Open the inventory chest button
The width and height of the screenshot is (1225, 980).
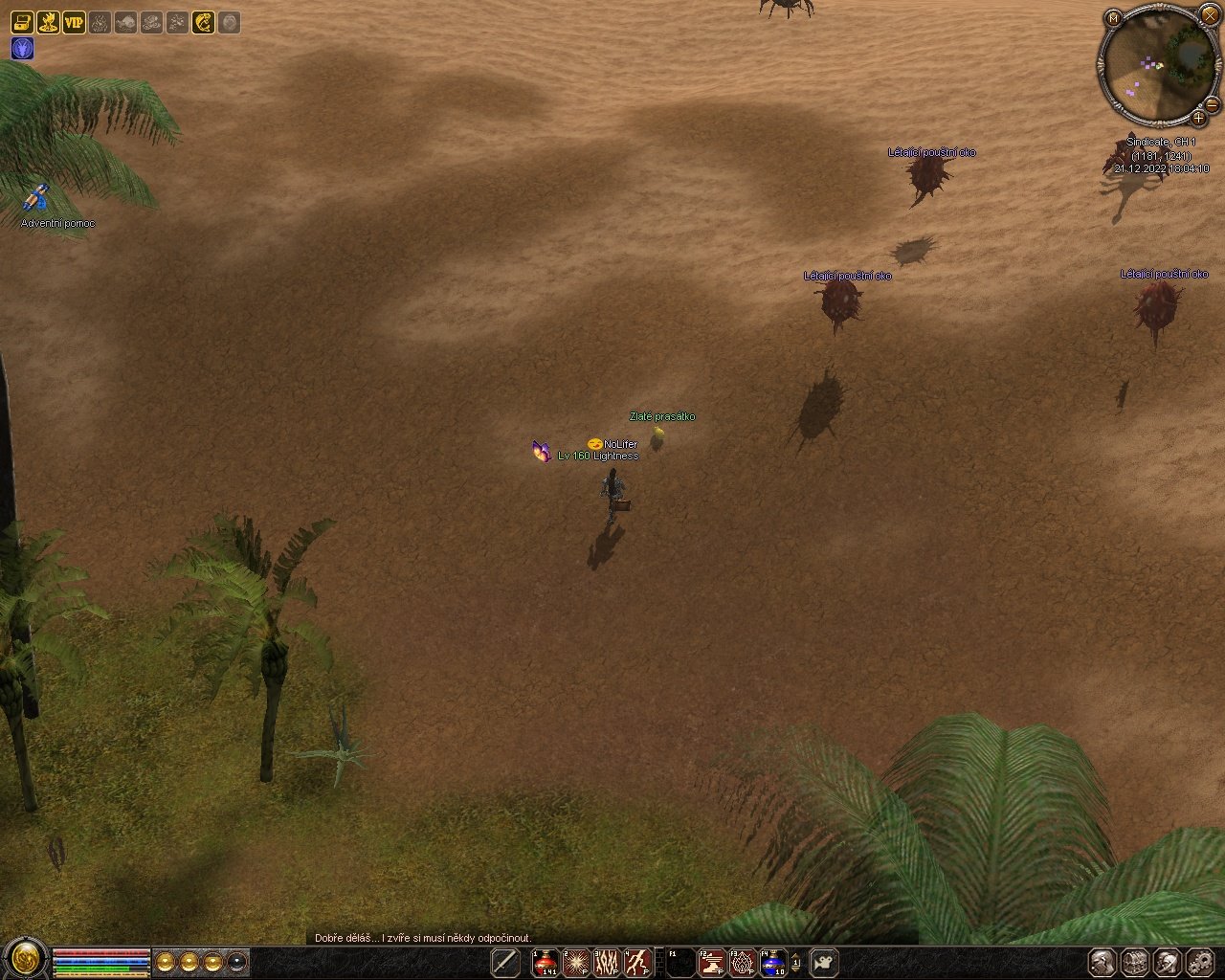tap(1134, 962)
